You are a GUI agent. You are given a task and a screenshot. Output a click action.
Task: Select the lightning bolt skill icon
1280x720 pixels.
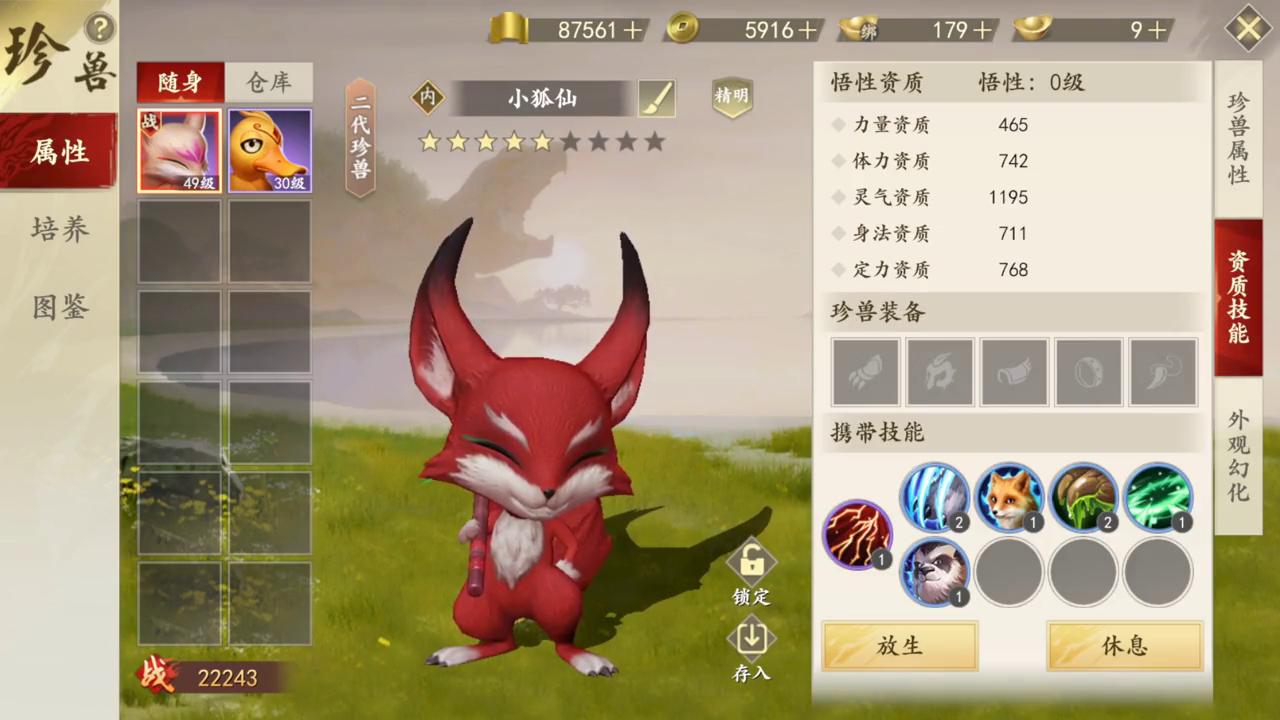click(x=857, y=533)
